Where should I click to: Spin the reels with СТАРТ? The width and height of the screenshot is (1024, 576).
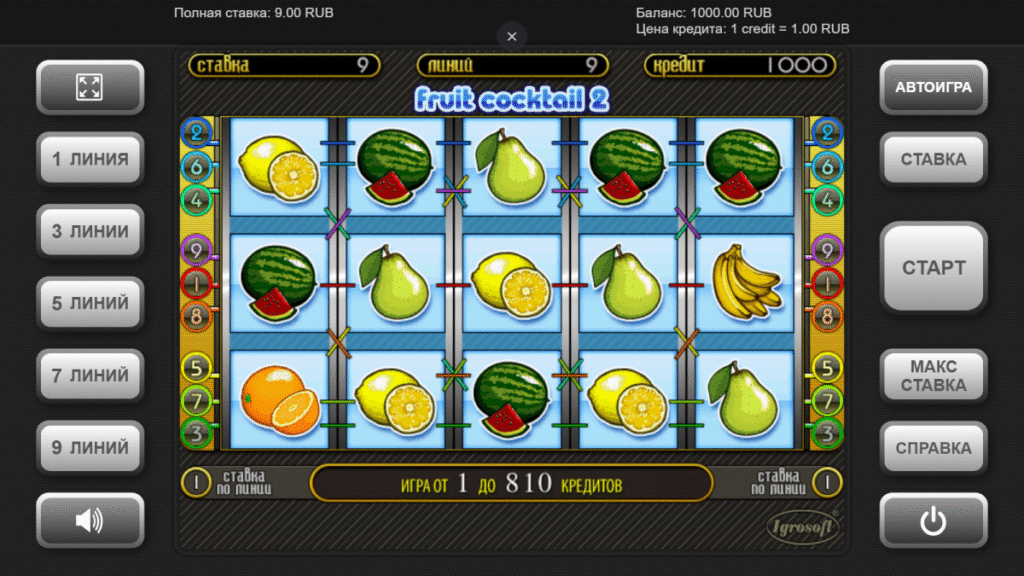(933, 267)
